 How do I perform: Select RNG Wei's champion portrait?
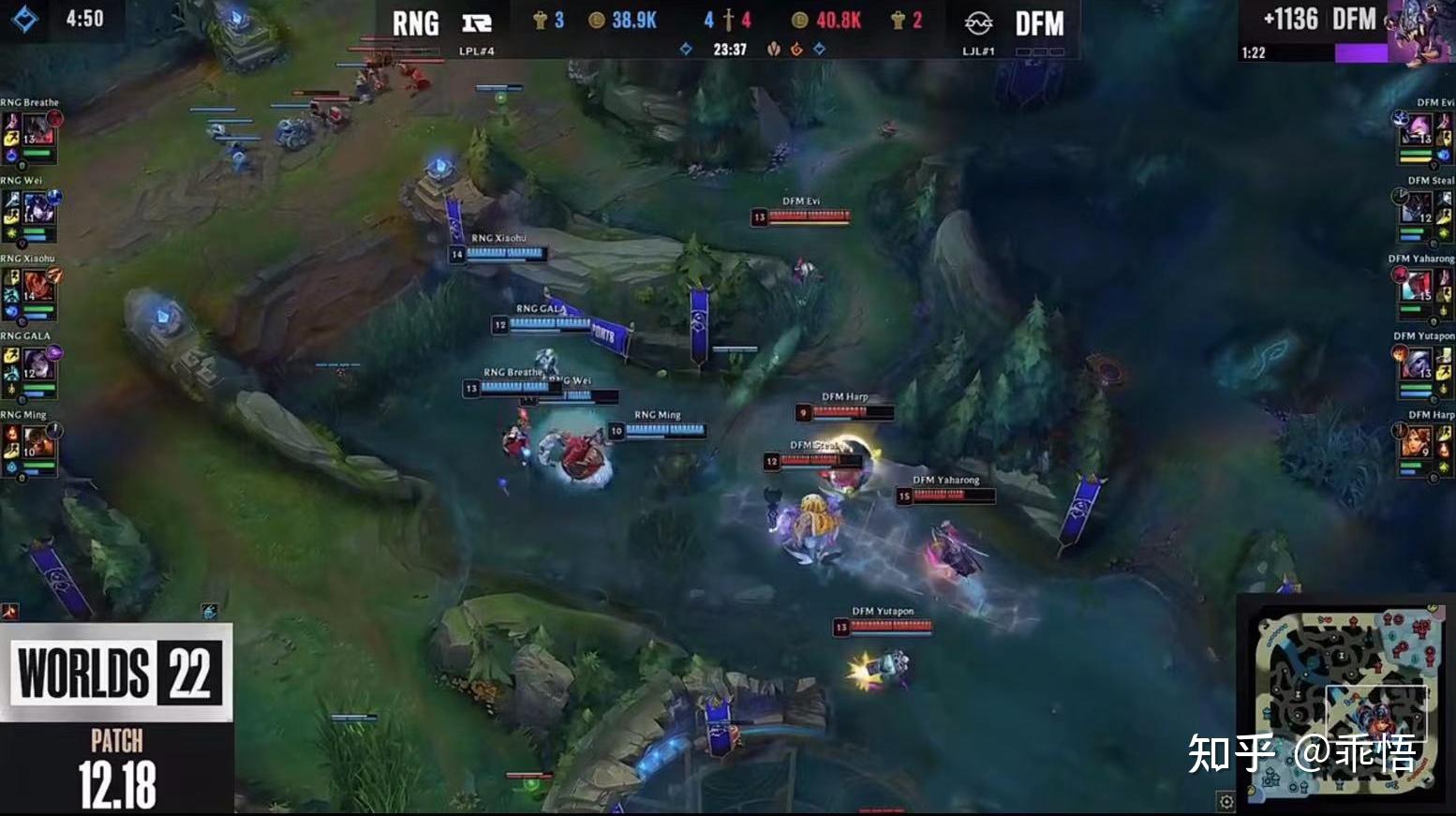[x=37, y=206]
